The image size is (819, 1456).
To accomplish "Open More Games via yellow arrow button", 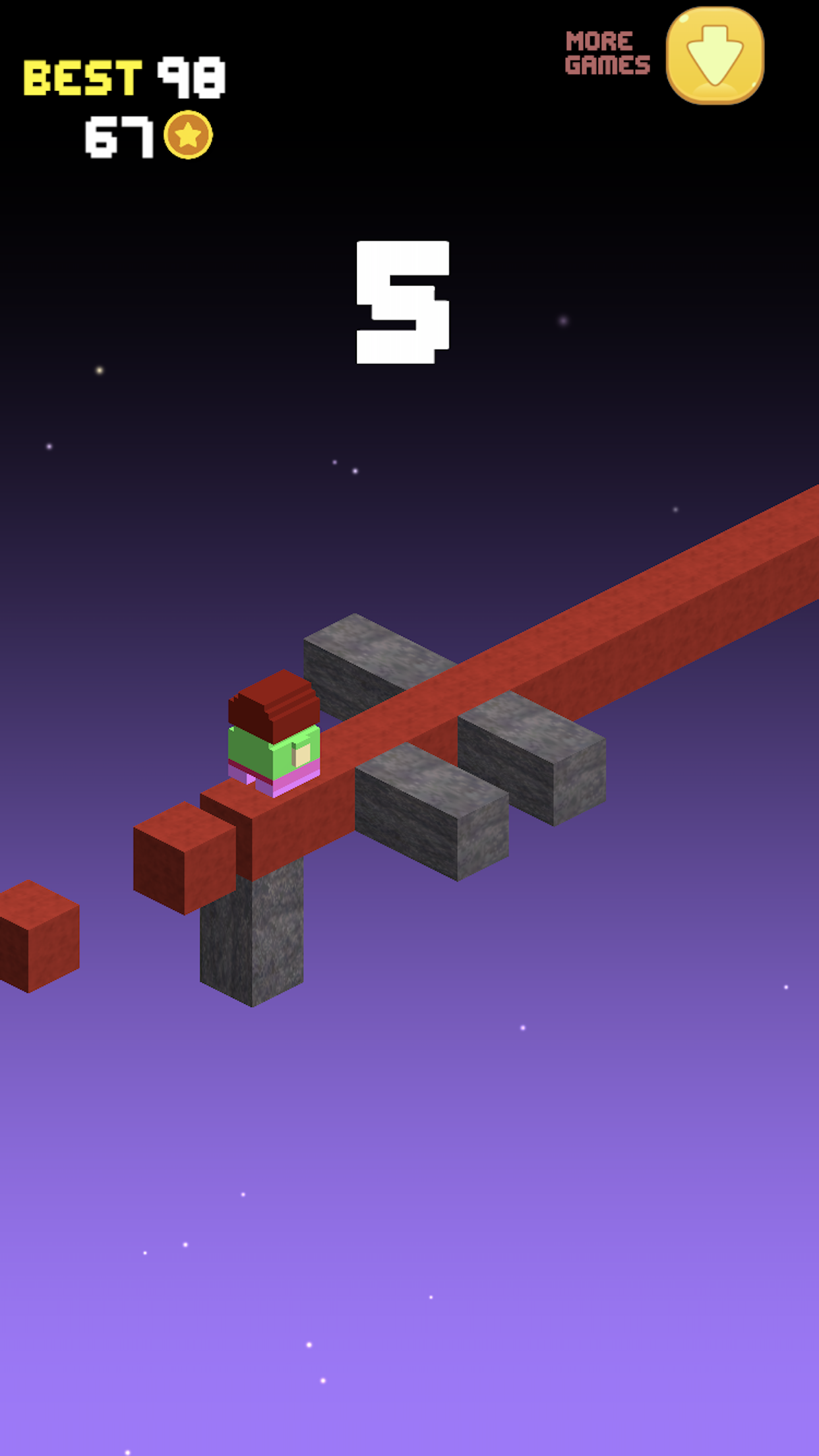I will pos(715,55).
